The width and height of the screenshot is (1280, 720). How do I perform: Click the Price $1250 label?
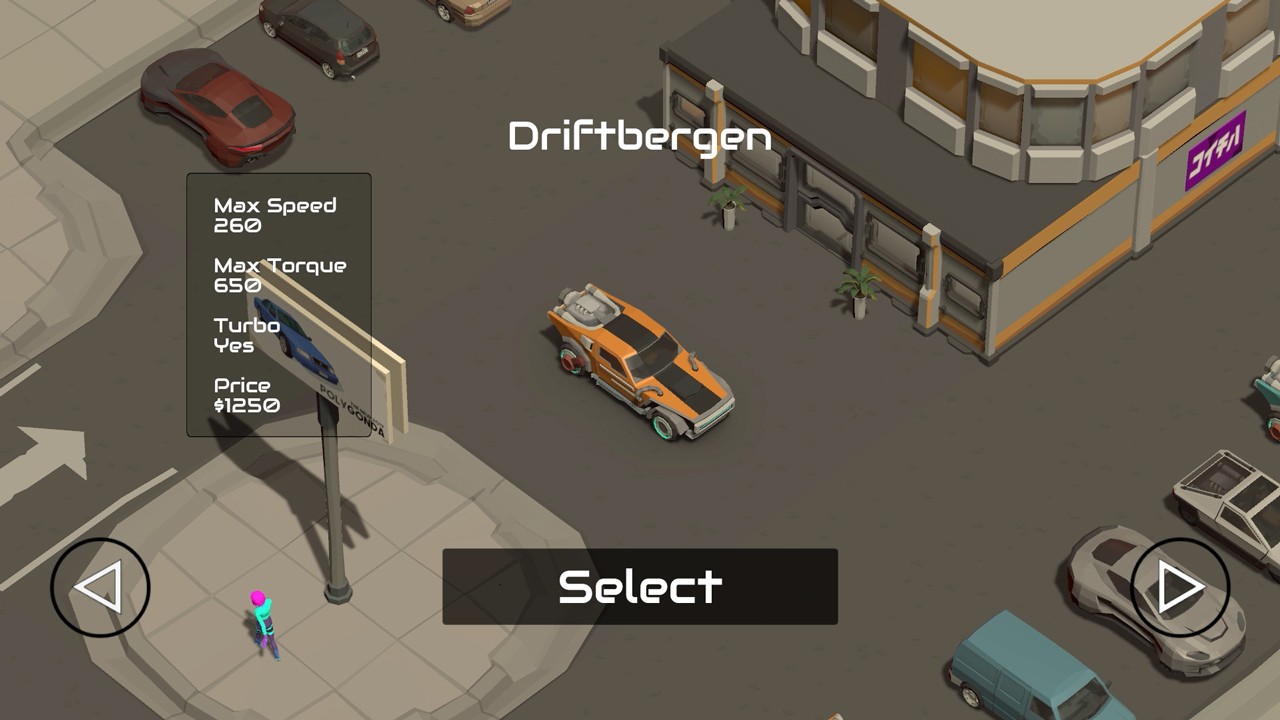coord(252,394)
